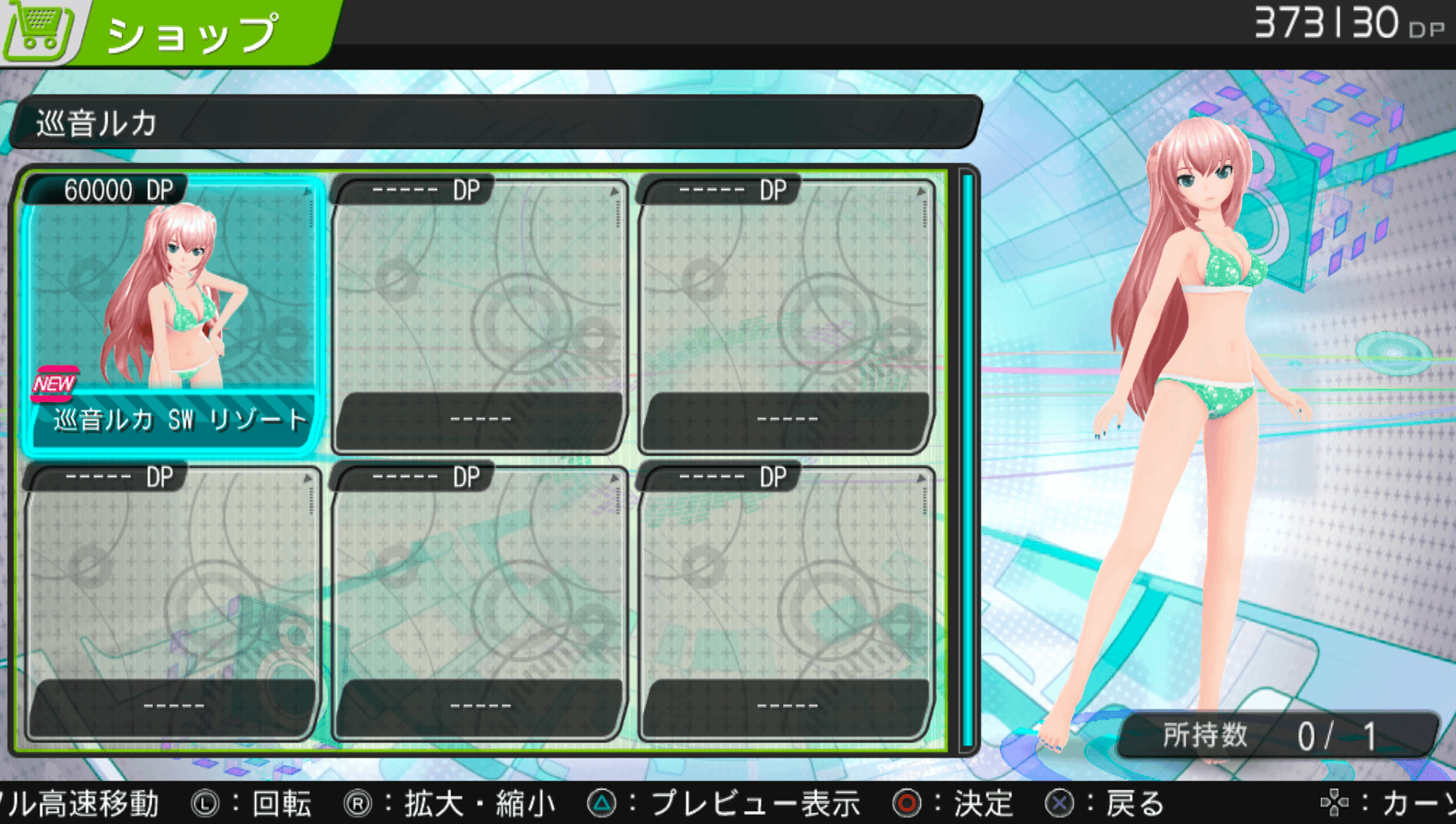
Task: Select the 巡音ルカ character header bar
Action: (496, 122)
